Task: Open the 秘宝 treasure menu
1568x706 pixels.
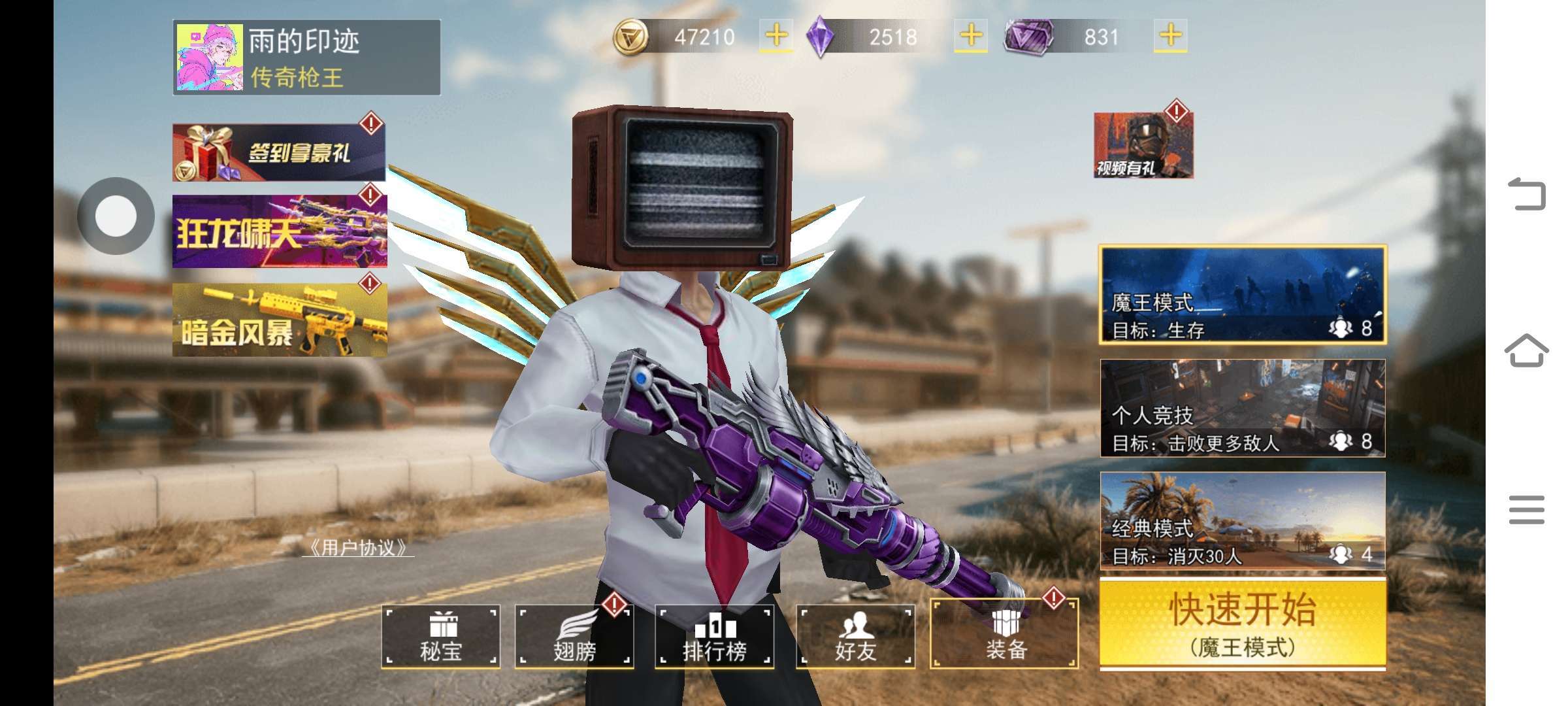Action: 441,637
